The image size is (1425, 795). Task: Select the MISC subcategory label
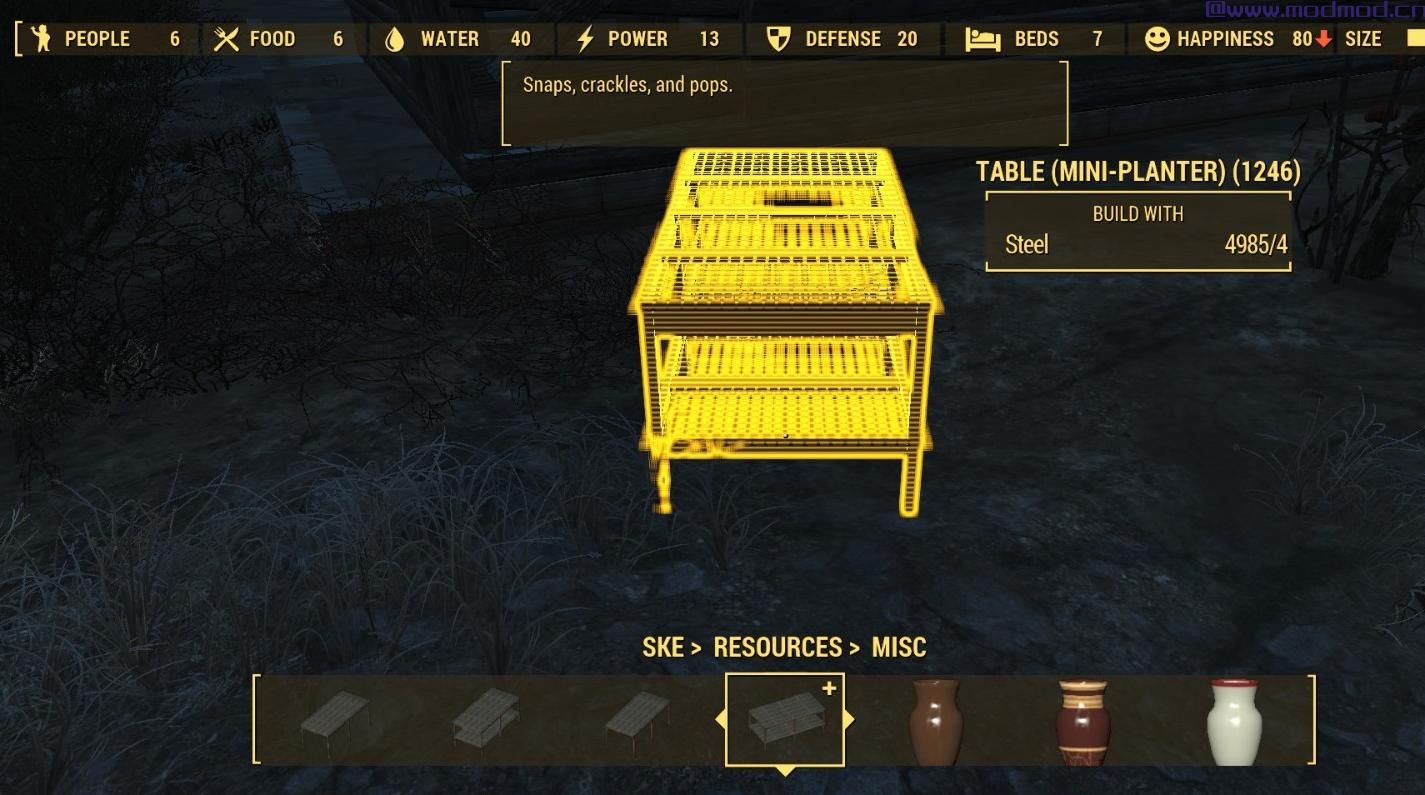(x=898, y=648)
